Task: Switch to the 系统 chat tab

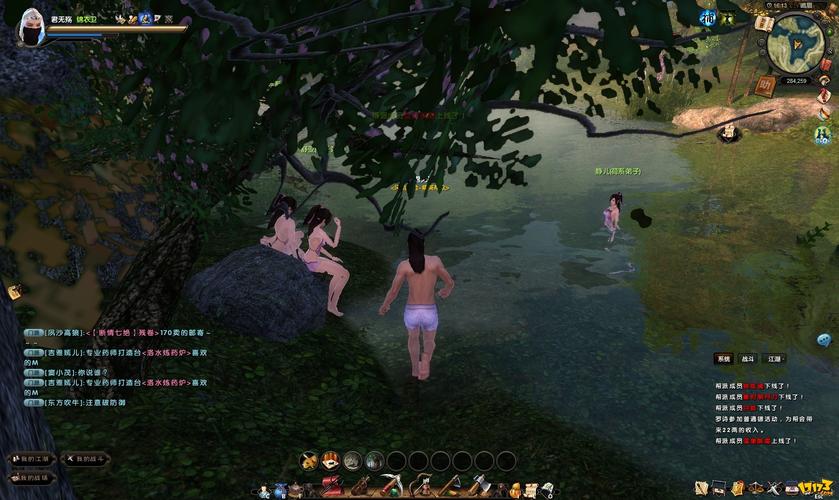Action: (x=722, y=358)
